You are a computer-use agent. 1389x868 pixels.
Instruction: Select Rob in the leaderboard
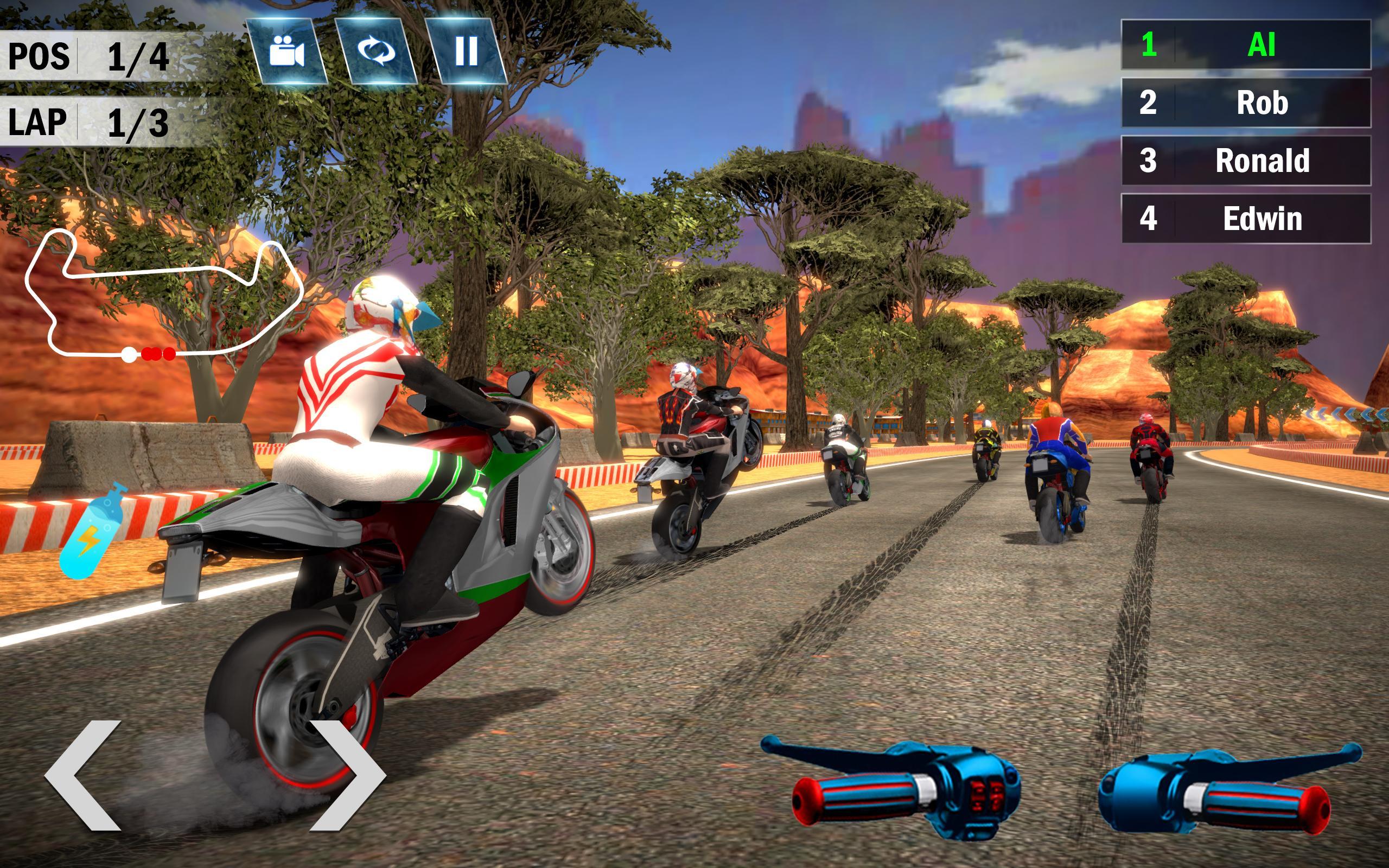[1246, 103]
